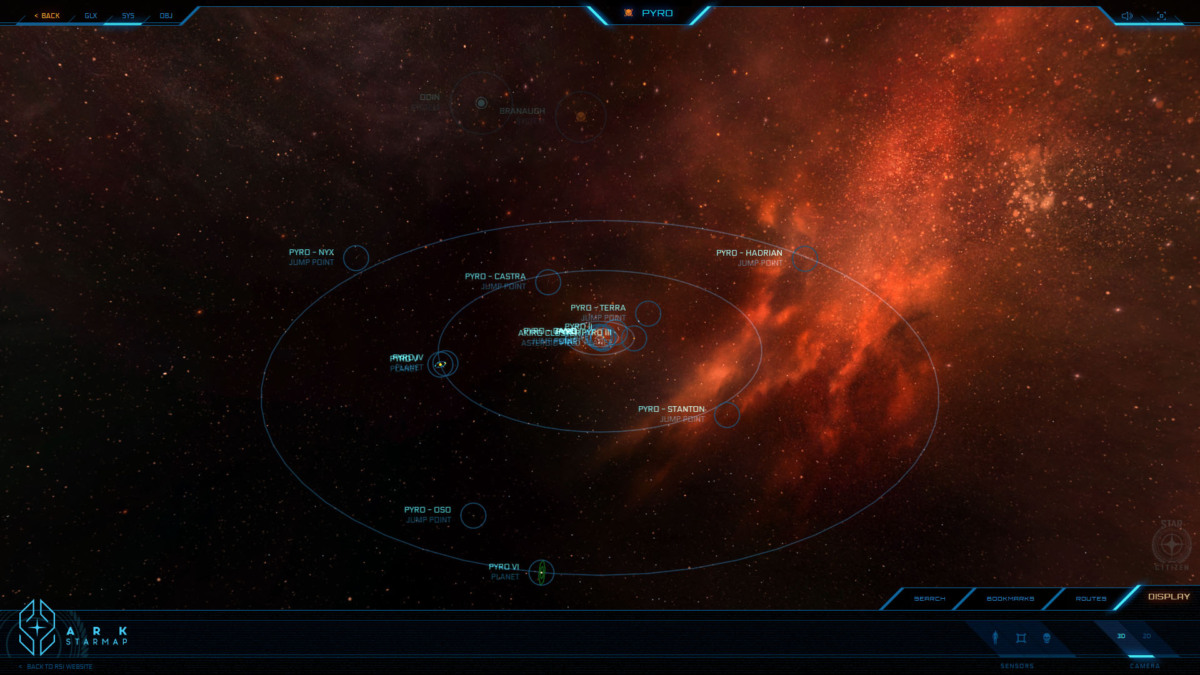1200x675 pixels.
Task: Toggle the person-shaped population sensor
Action: [996, 638]
